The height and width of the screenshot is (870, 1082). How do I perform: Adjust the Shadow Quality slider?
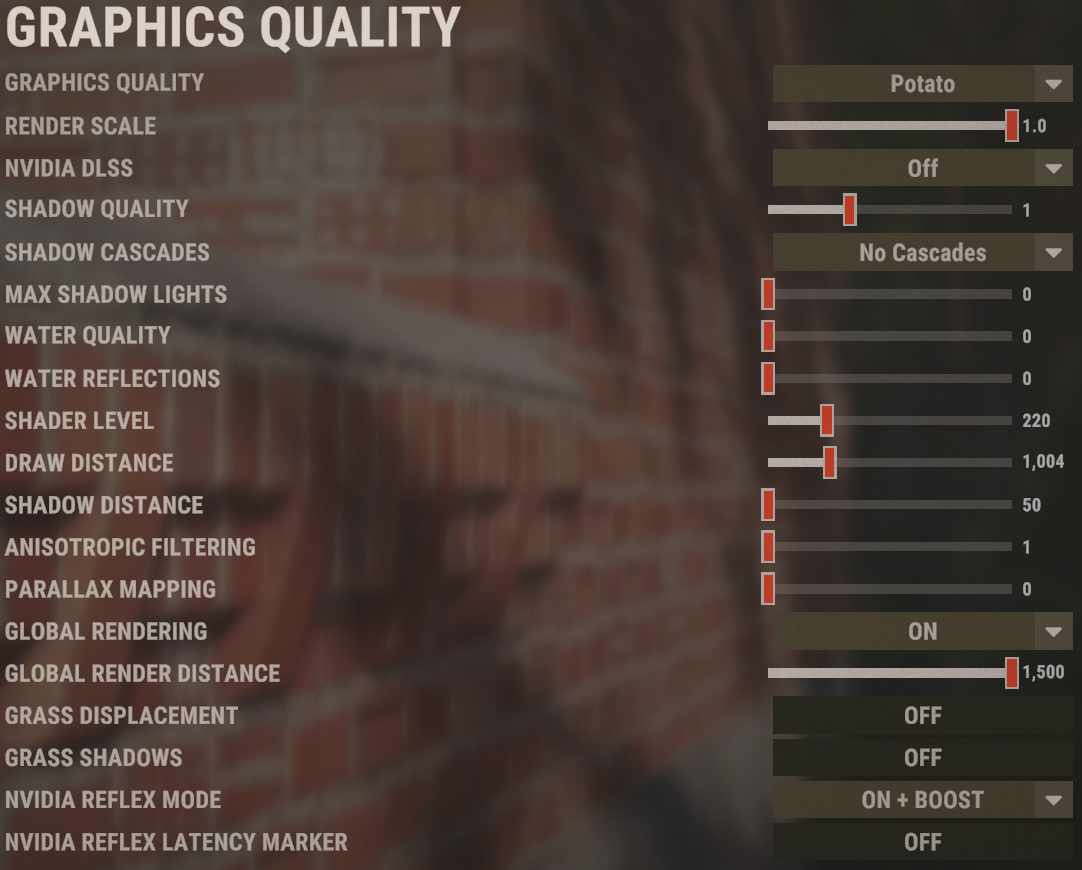pos(850,210)
